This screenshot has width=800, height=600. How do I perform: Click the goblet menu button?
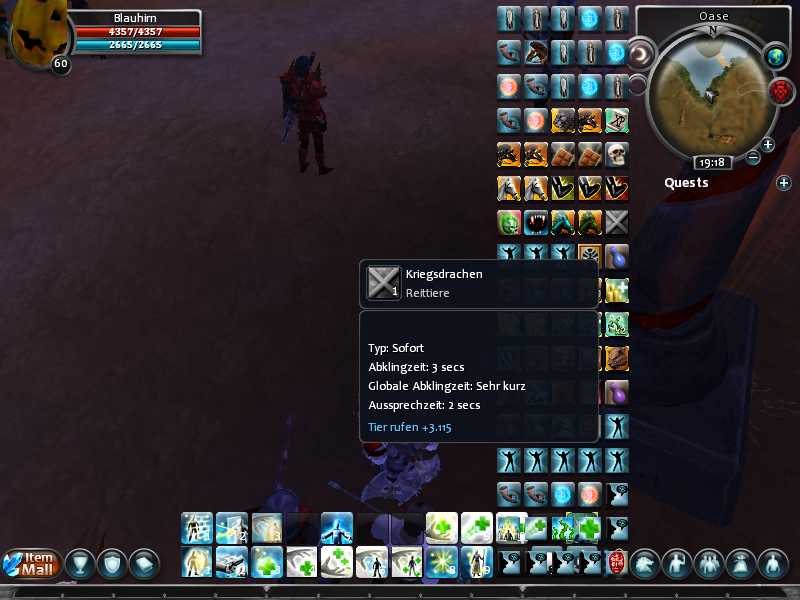(x=80, y=565)
